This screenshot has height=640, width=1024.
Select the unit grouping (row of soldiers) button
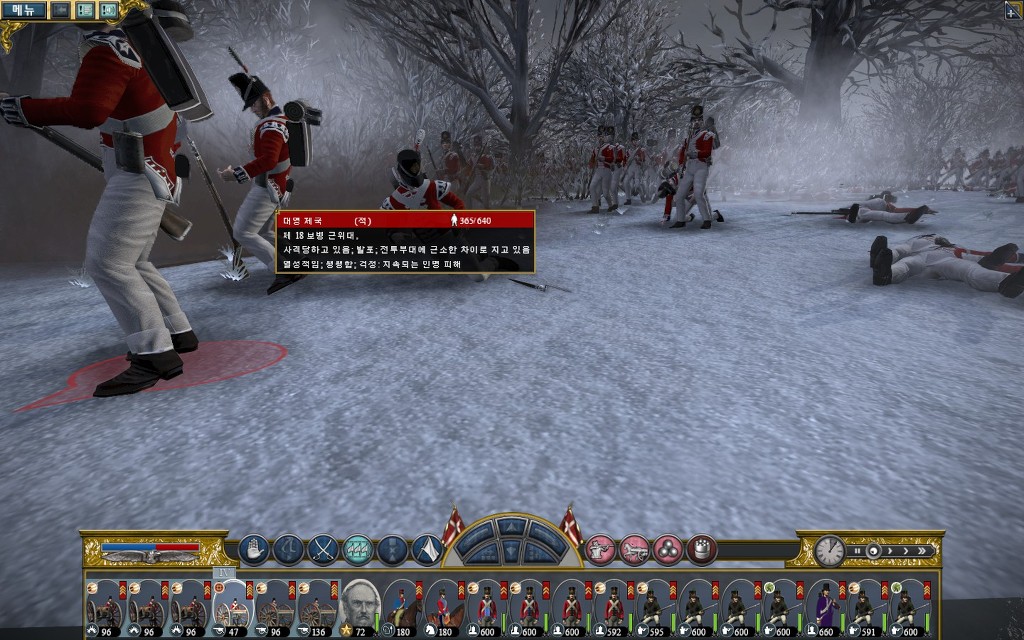coord(358,549)
